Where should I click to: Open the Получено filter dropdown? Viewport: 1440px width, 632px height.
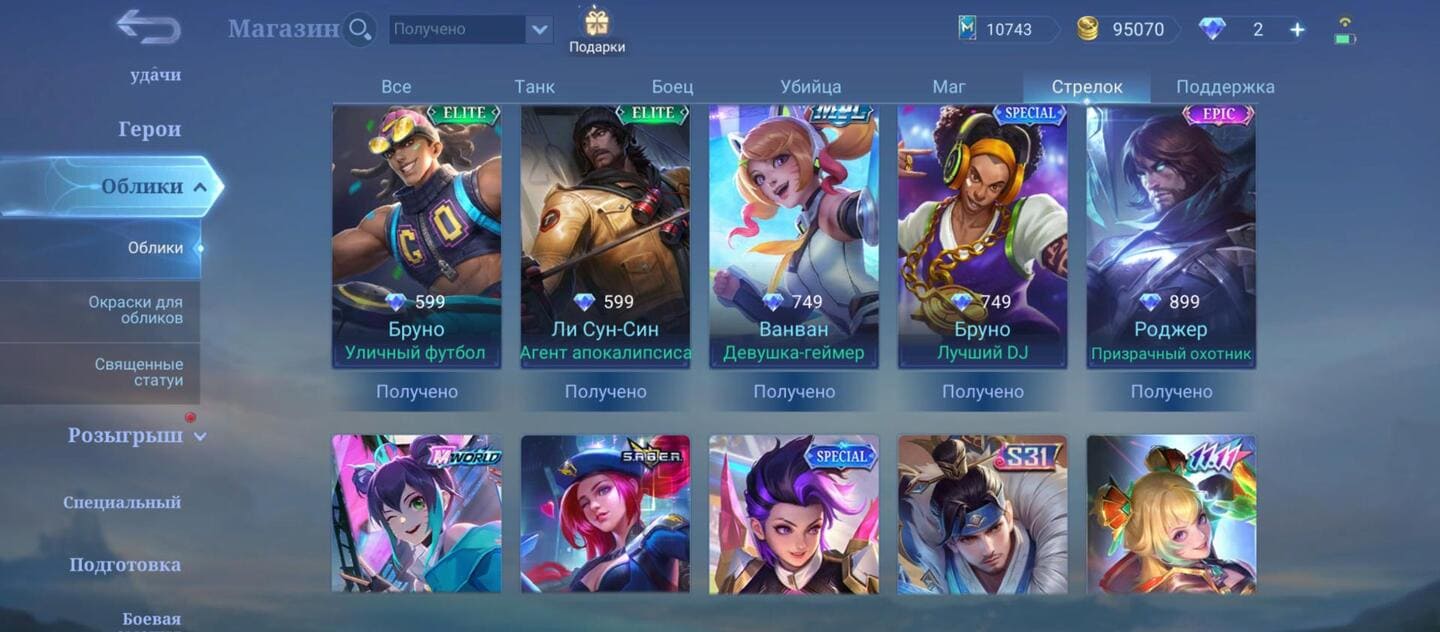coord(540,29)
